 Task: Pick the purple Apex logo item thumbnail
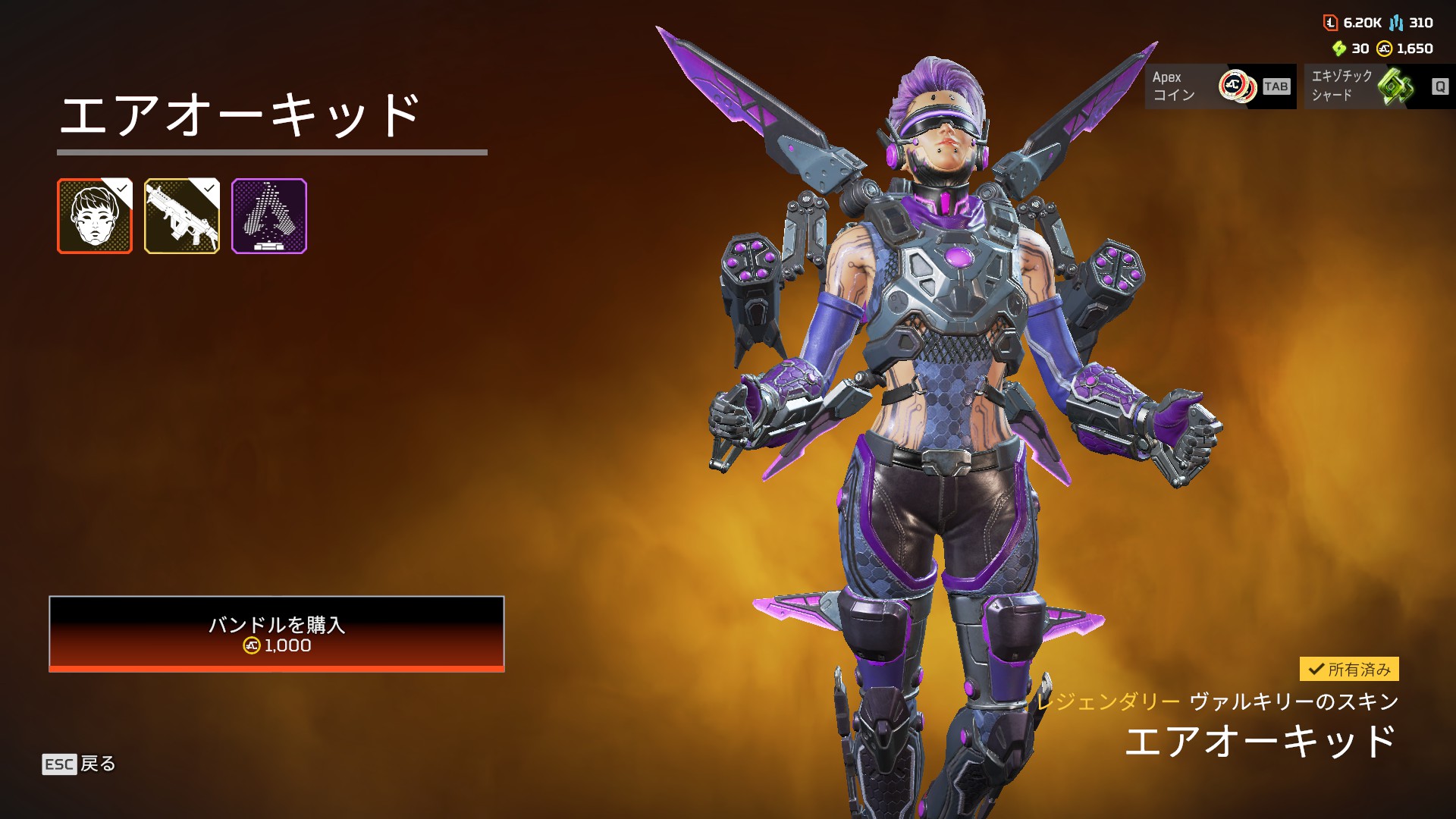269,216
